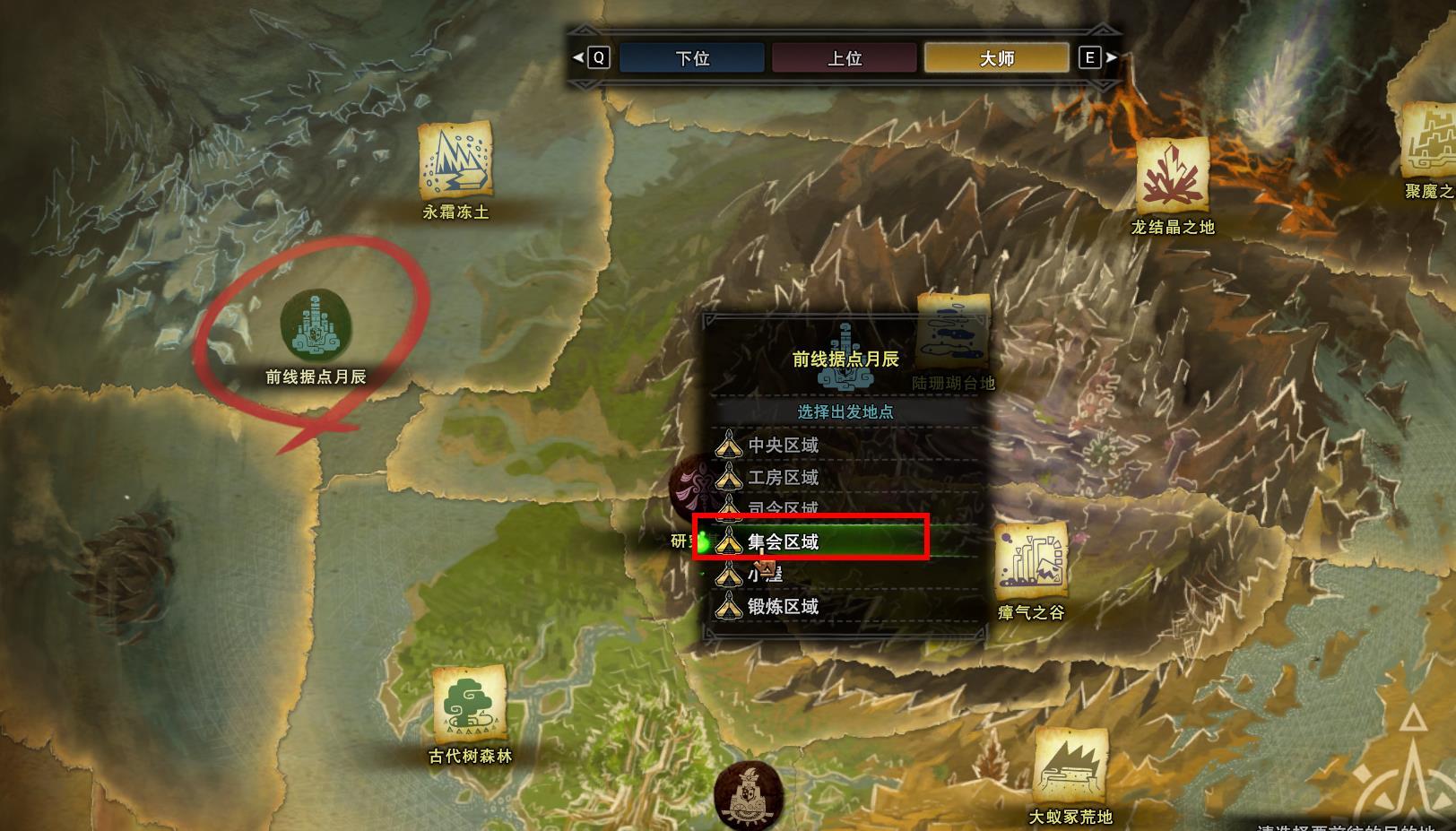Click the circled 前线据点月辰 outpost icon
1456x831 pixels.
[x=316, y=329]
